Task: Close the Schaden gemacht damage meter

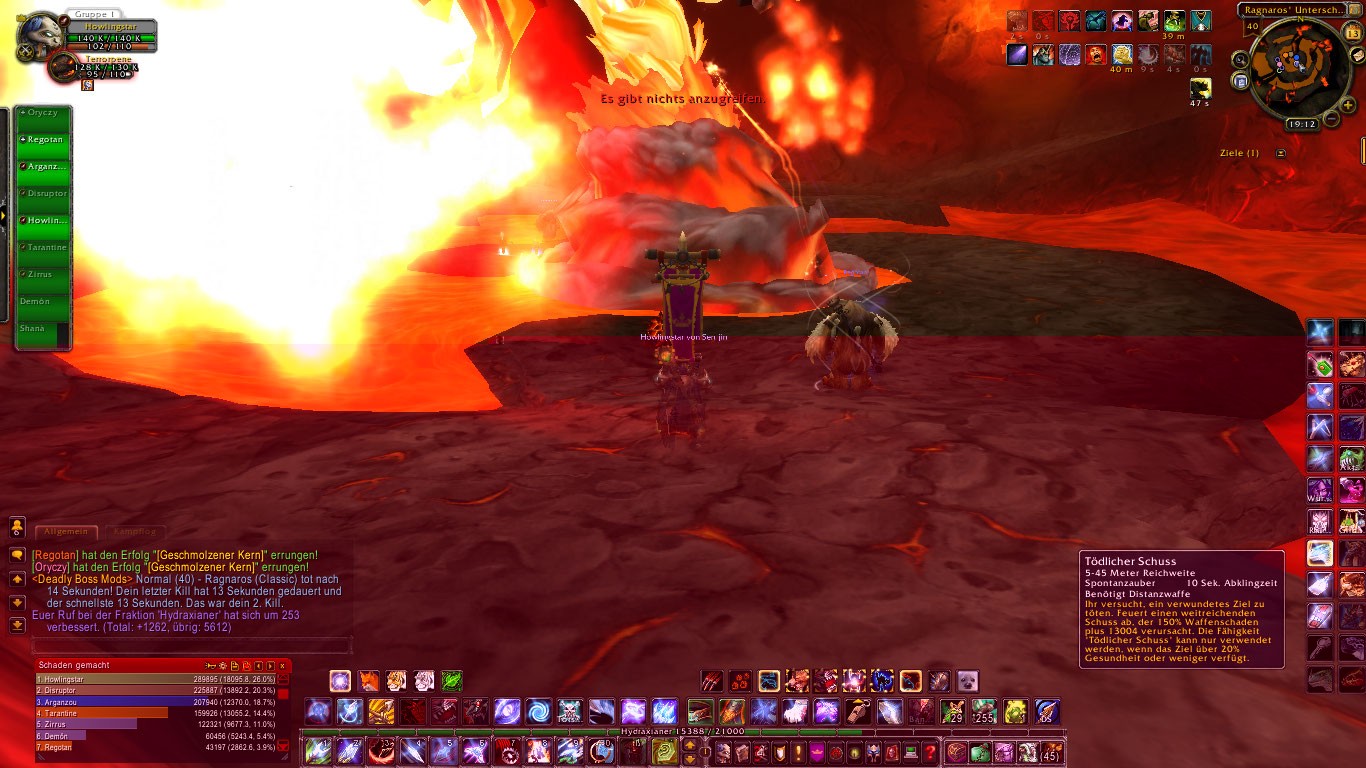Action: [x=282, y=665]
